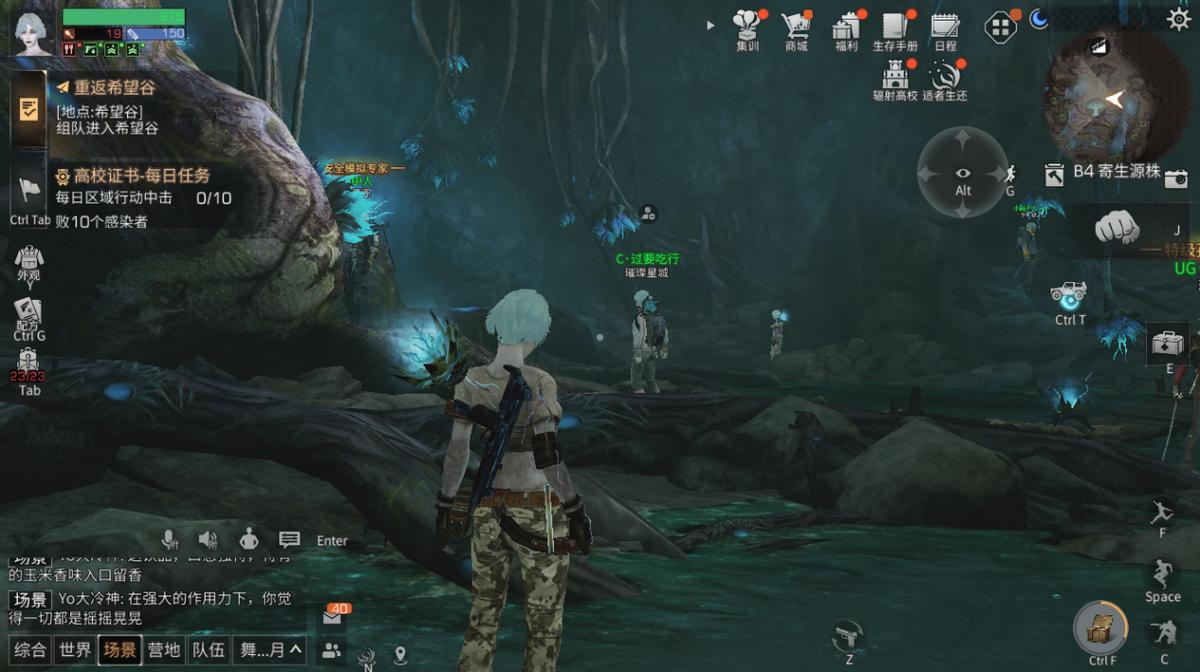Open the 适者生还 event icon
Screen dimensions: 1200x672
[x=945, y=76]
